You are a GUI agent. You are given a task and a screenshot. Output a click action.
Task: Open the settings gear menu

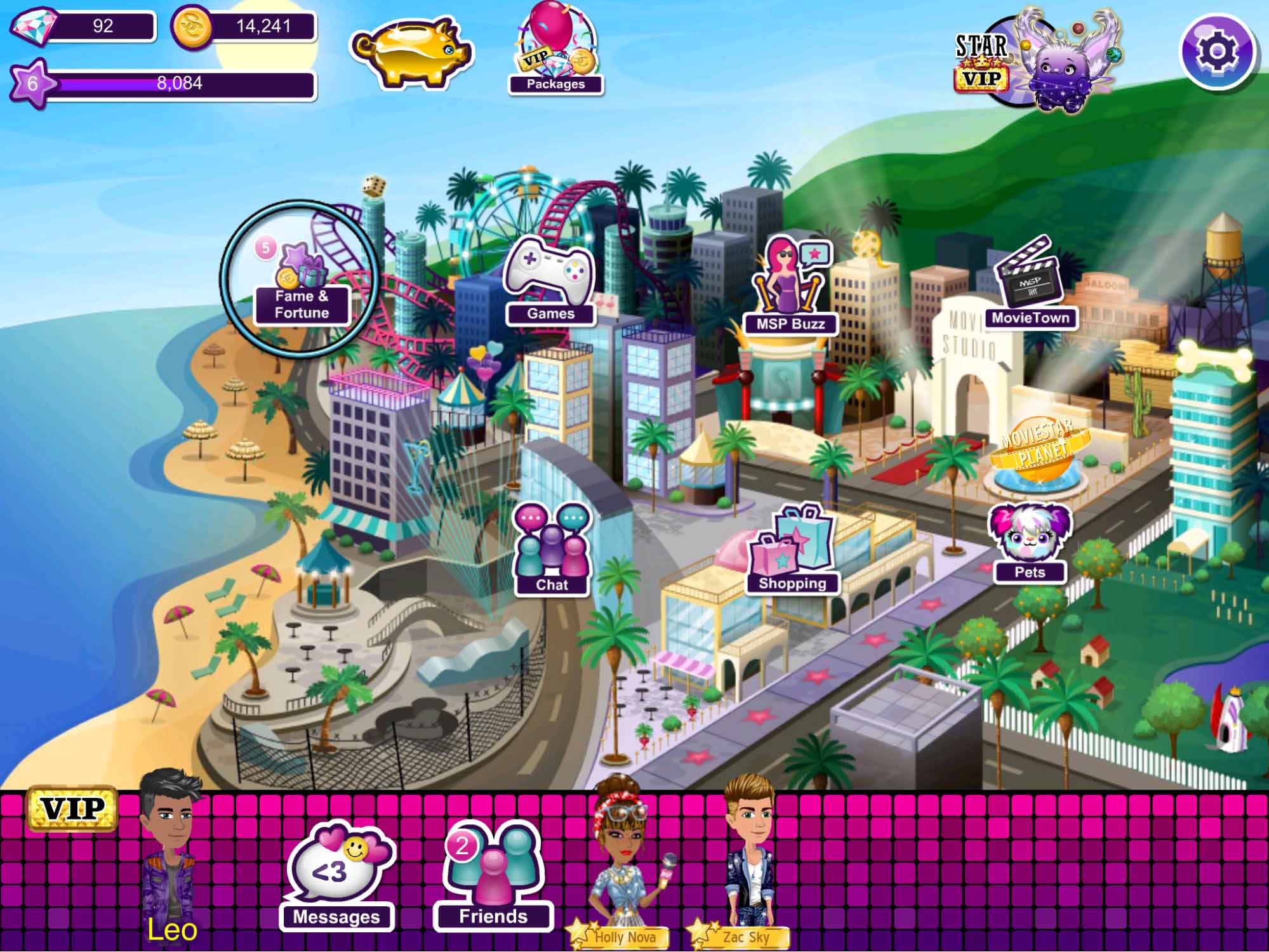click(1216, 51)
